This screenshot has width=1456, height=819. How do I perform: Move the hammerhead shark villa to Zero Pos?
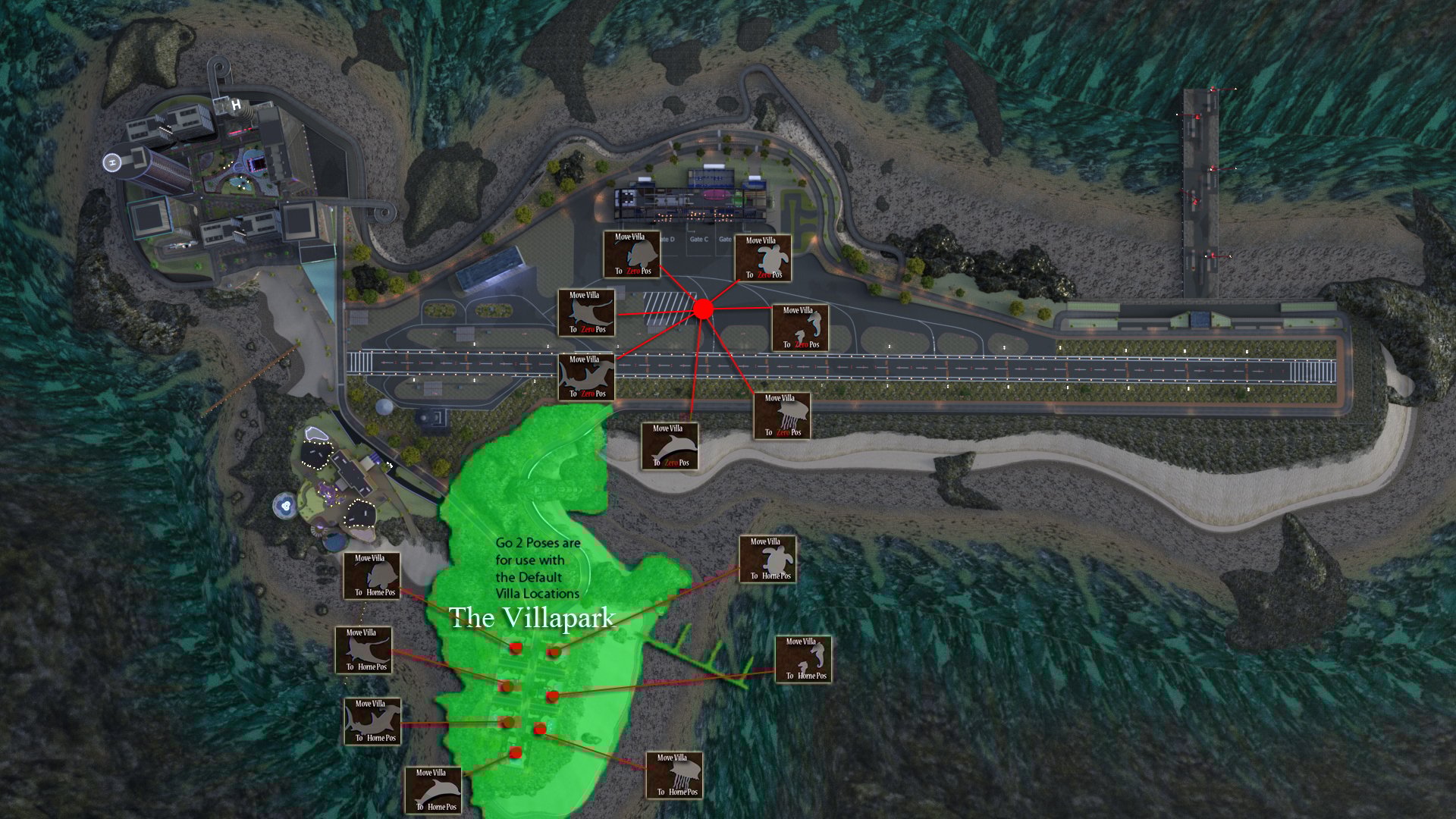pyautogui.click(x=586, y=378)
